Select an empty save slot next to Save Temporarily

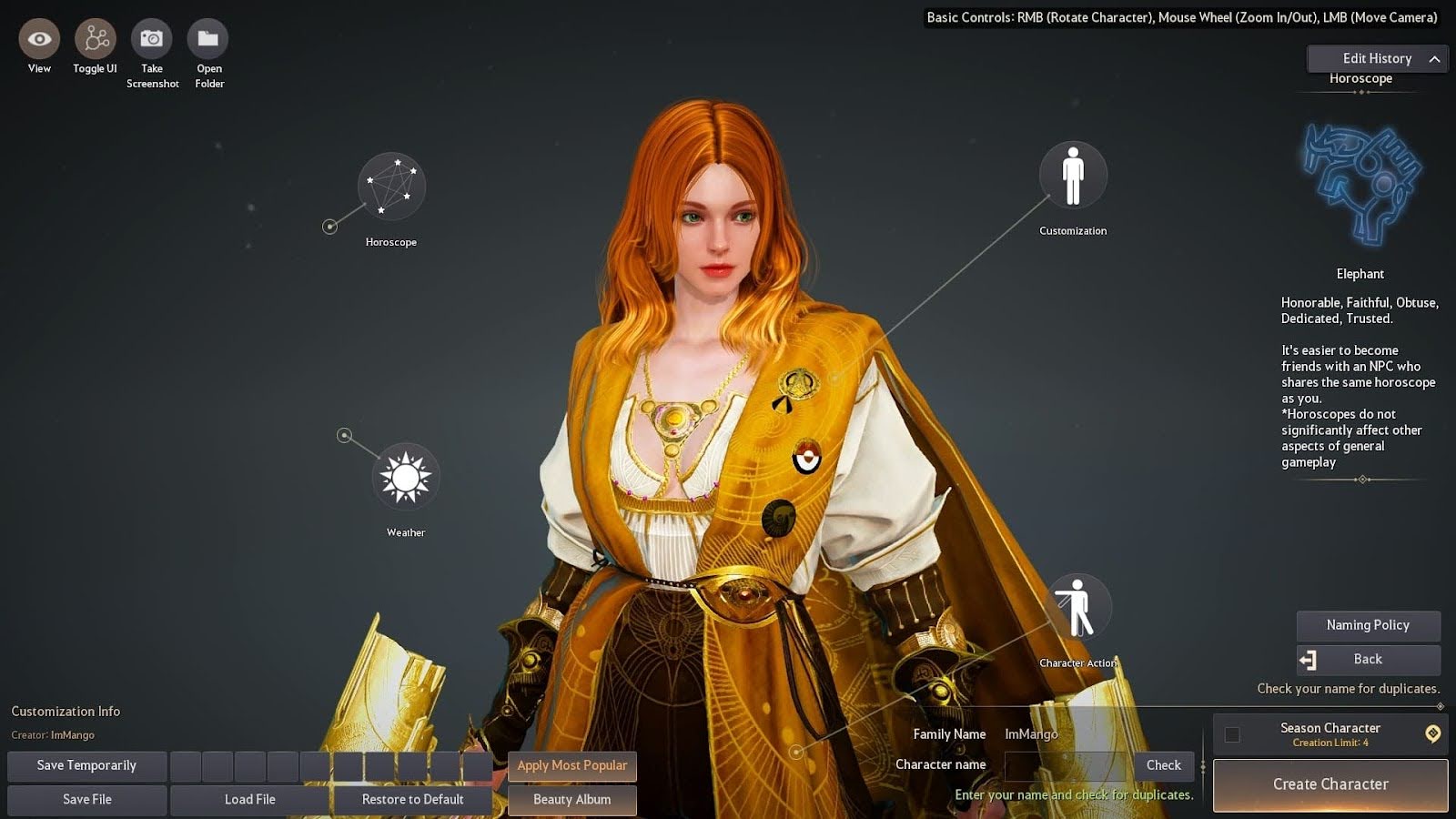pyautogui.click(x=187, y=765)
